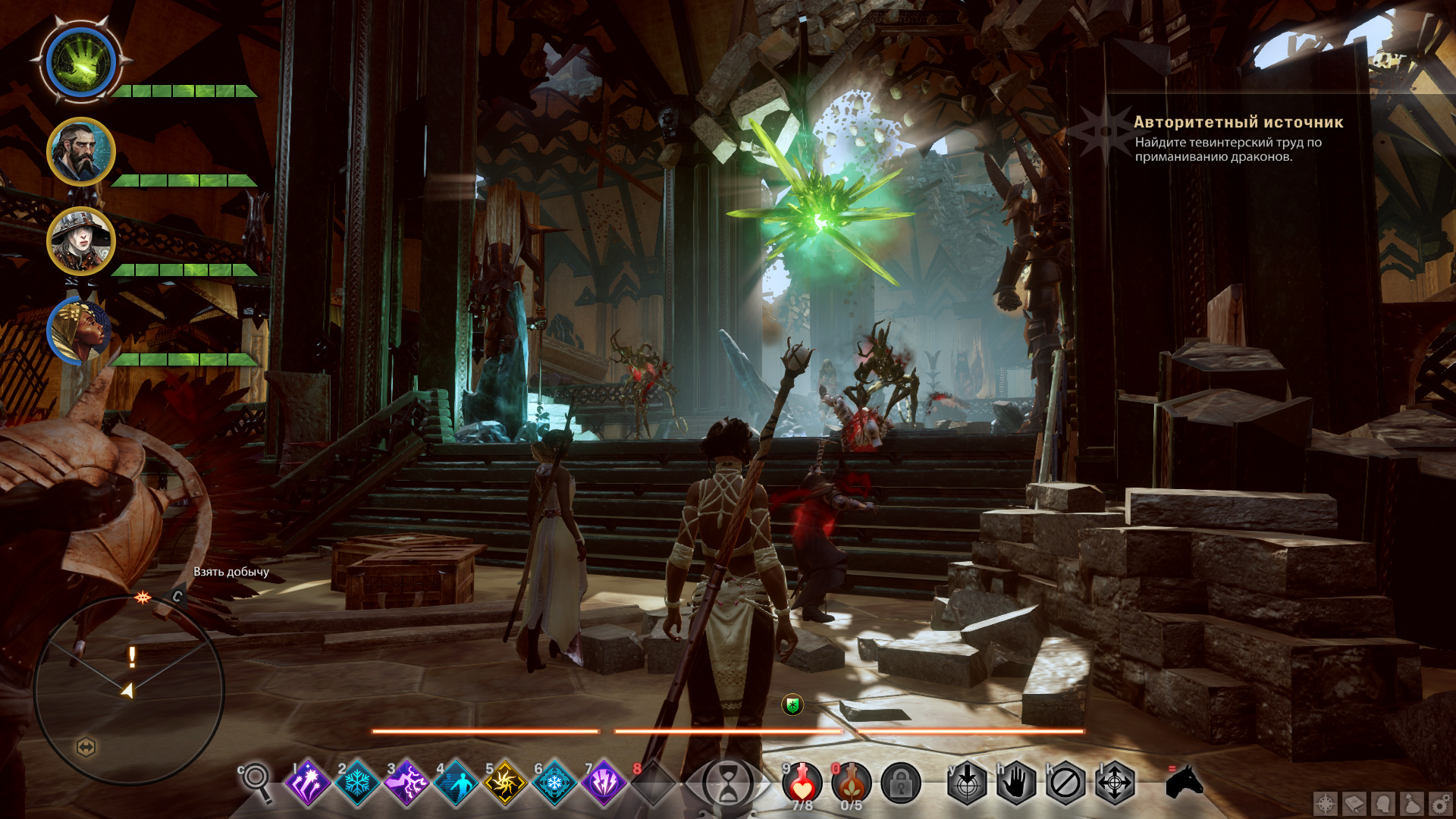This screenshot has height=819, width=1456.
Task: Drink the red health potion
Action: coord(802,783)
